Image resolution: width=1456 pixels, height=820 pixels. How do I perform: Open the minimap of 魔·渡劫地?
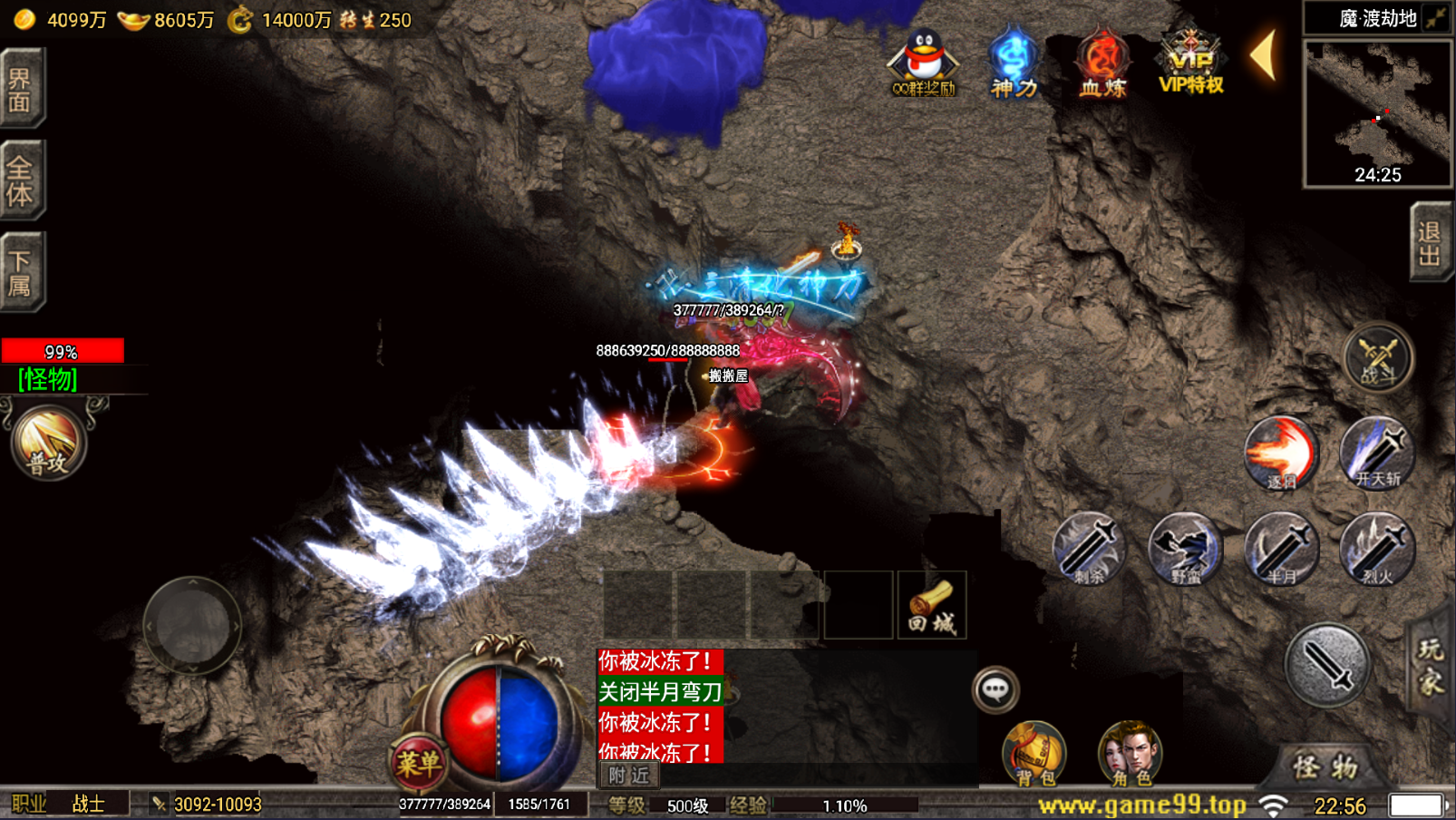pos(1377,112)
